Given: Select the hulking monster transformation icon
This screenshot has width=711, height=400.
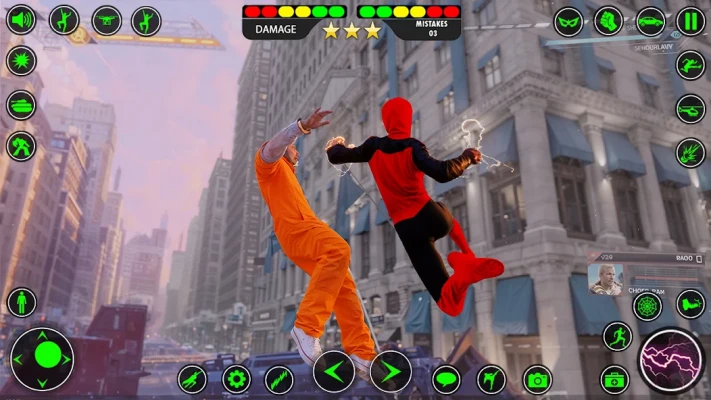Looking at the screenshot, I should pos(21,146).
